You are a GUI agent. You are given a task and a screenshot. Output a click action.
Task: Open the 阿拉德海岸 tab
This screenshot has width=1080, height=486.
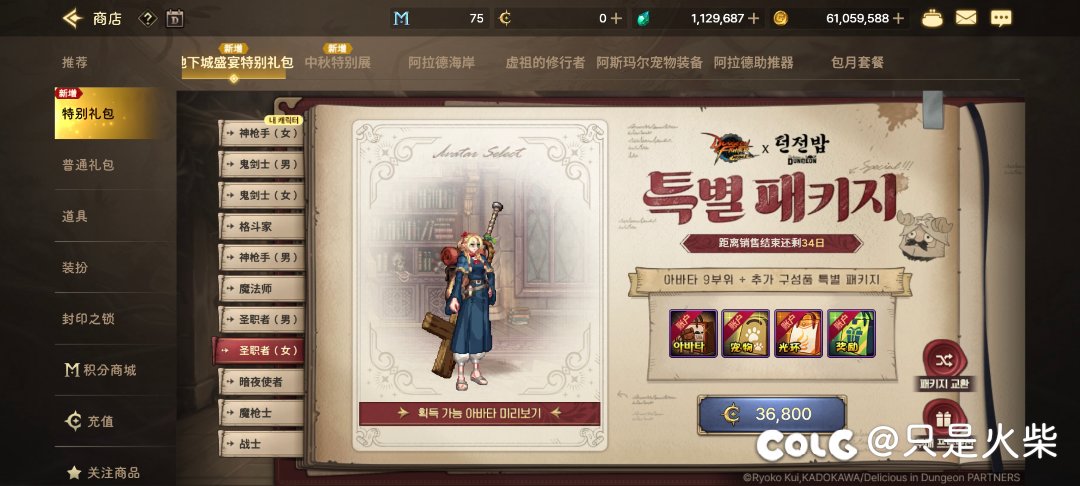[x=443, y=62]
